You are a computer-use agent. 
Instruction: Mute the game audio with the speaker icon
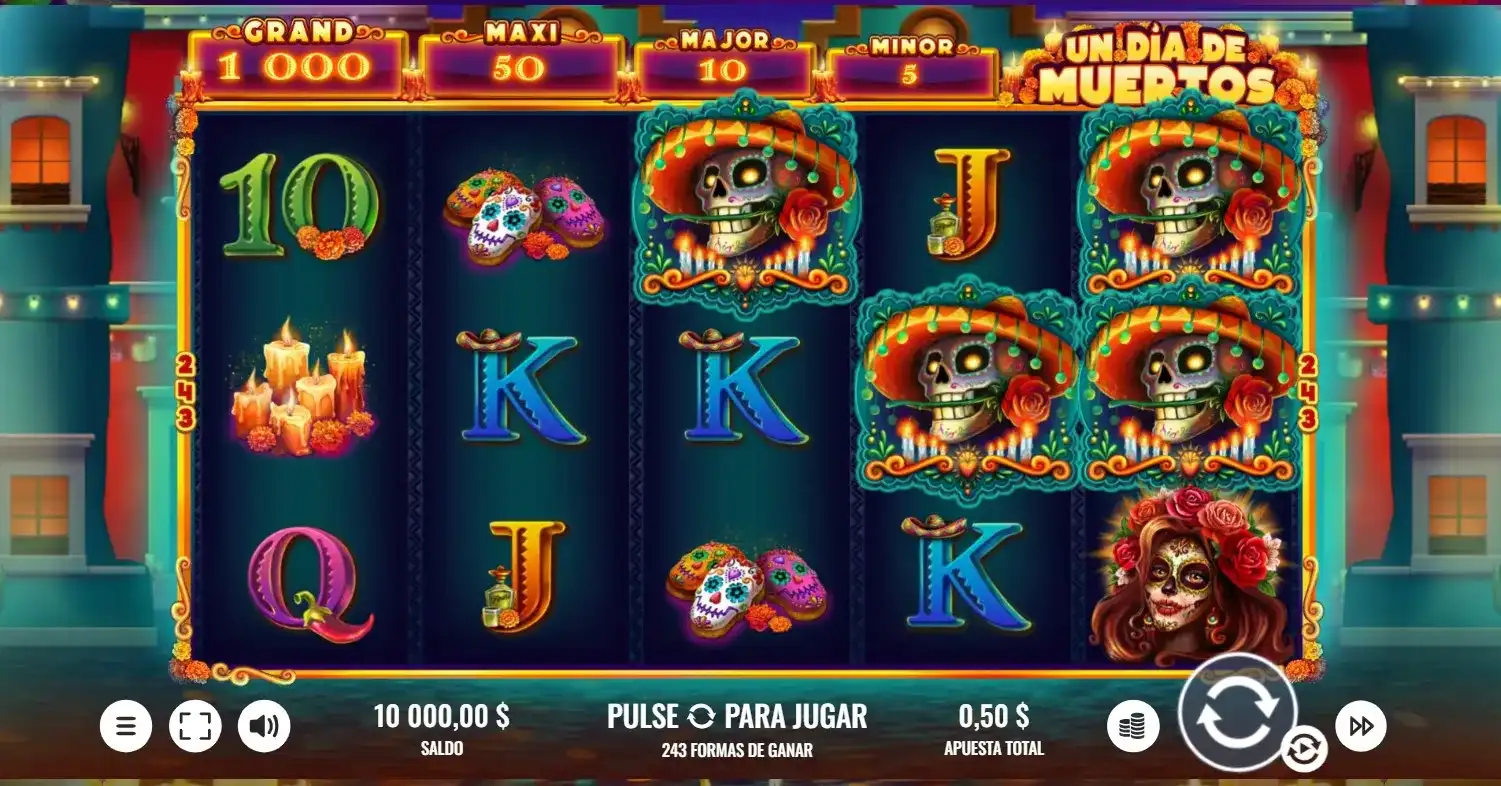click(x=263, y=724)
